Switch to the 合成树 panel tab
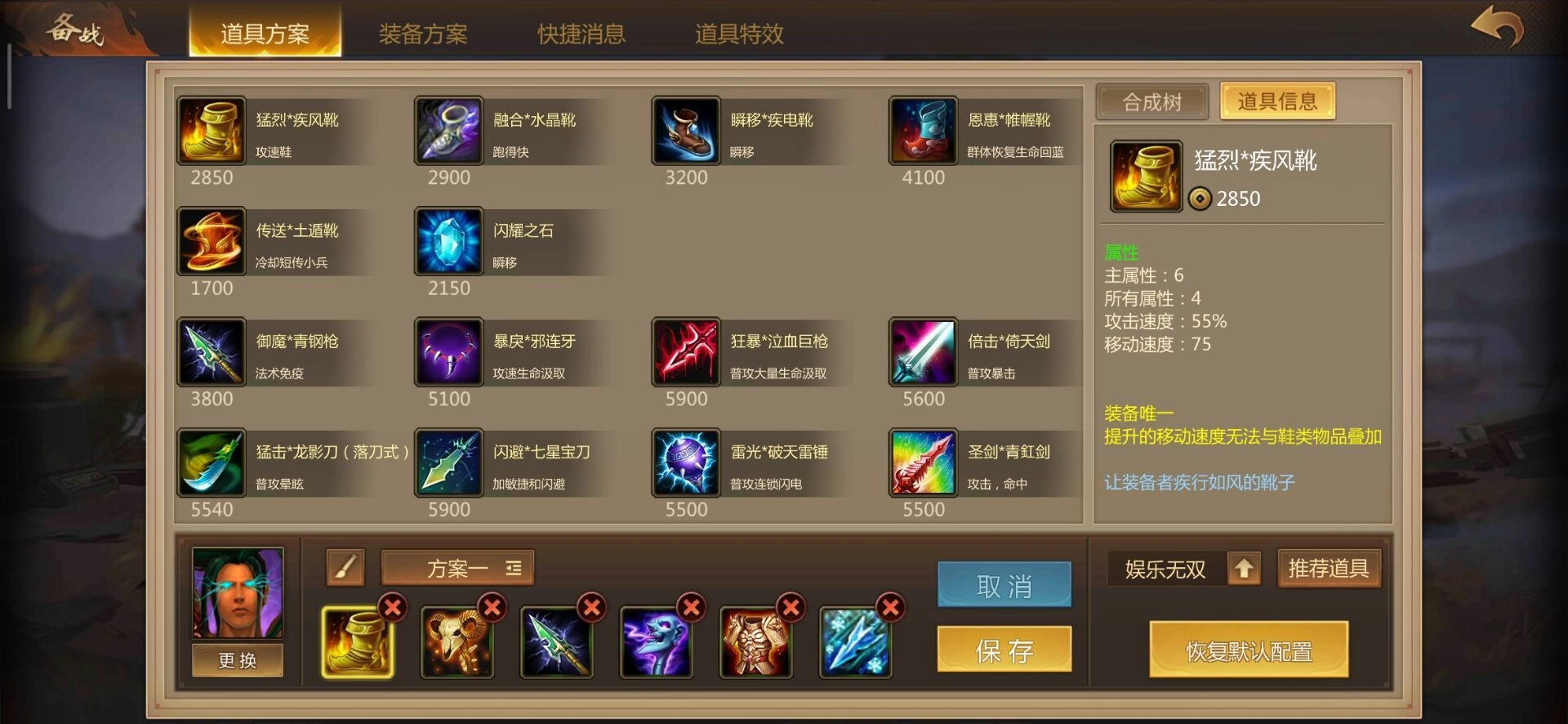The height and width of the screenshot is (724, 1568). [1153, 101]
